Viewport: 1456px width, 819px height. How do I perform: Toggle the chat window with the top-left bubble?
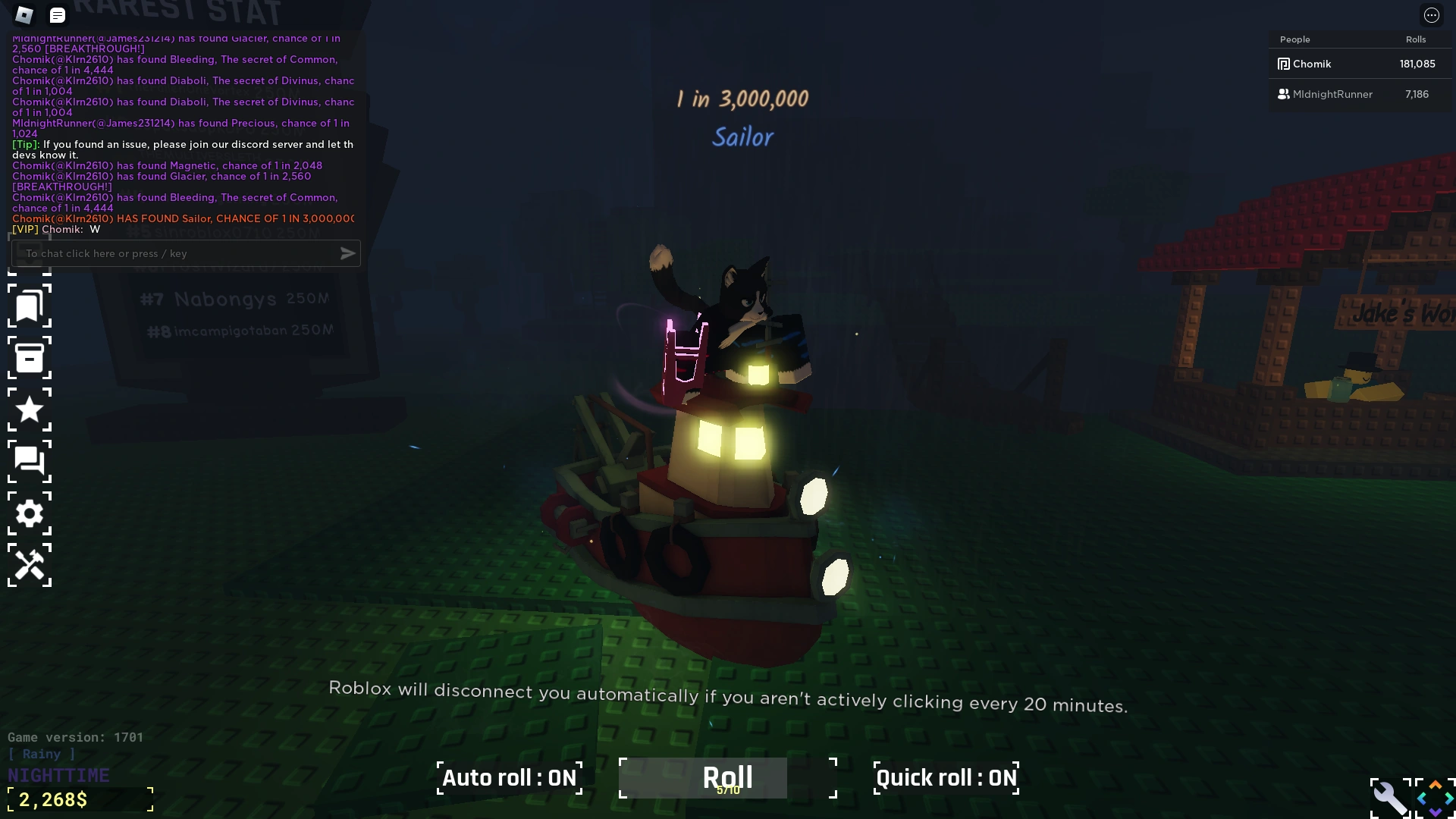(x=58, y=15)
